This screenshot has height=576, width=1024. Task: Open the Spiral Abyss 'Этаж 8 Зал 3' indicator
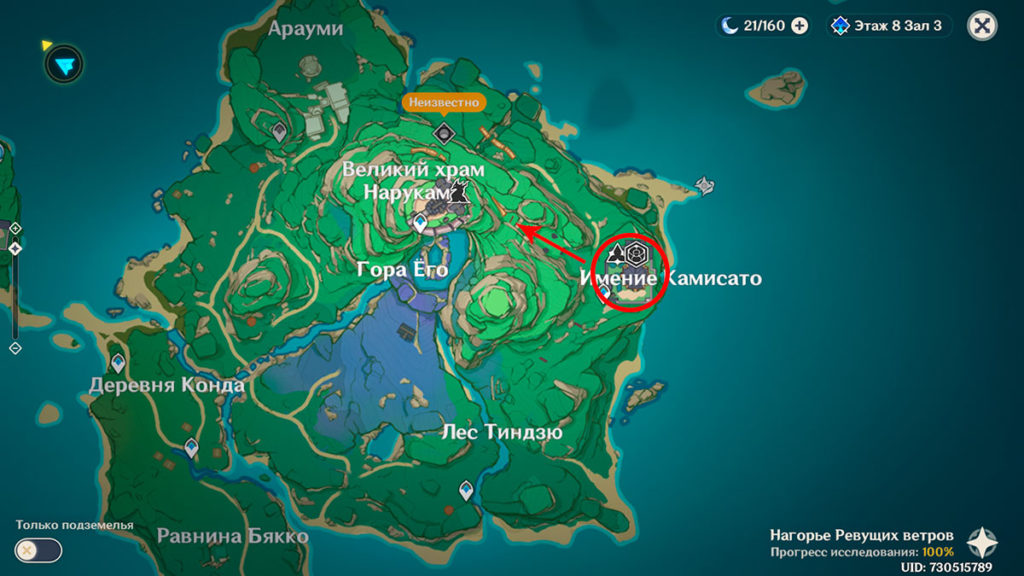click(888, 26)
